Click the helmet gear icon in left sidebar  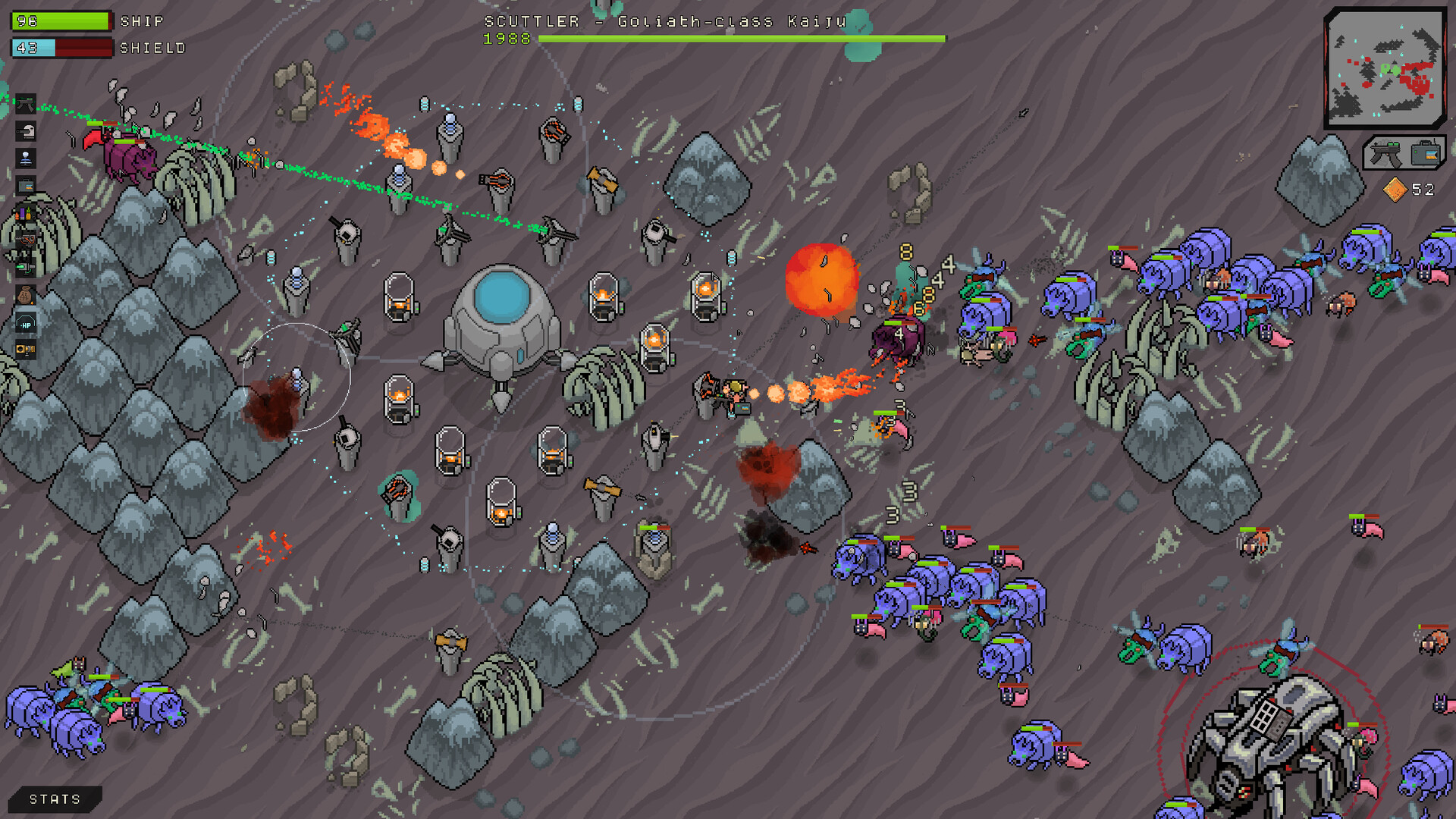(x=25, y=130)
